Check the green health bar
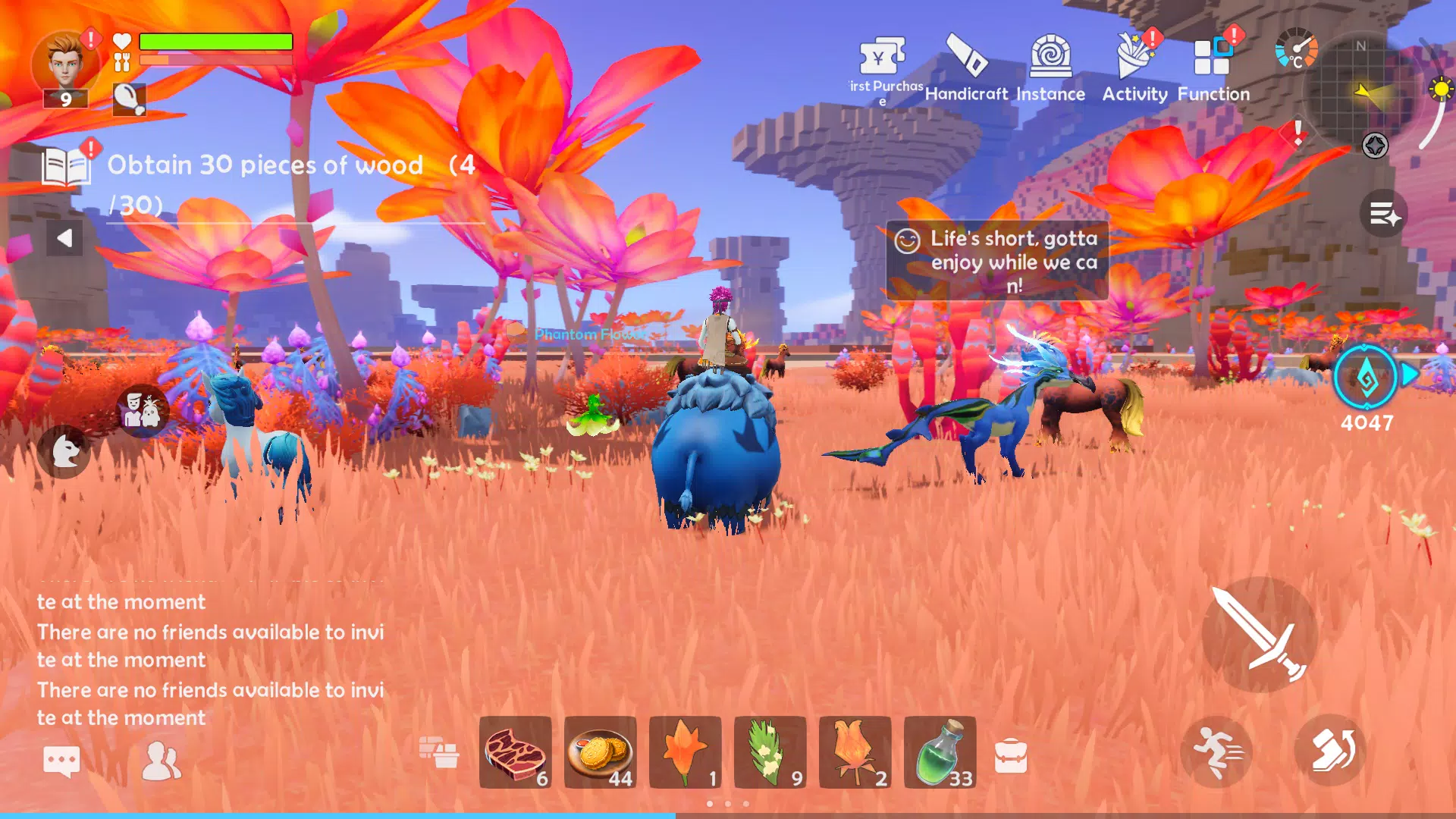 (x=216, y=42)
